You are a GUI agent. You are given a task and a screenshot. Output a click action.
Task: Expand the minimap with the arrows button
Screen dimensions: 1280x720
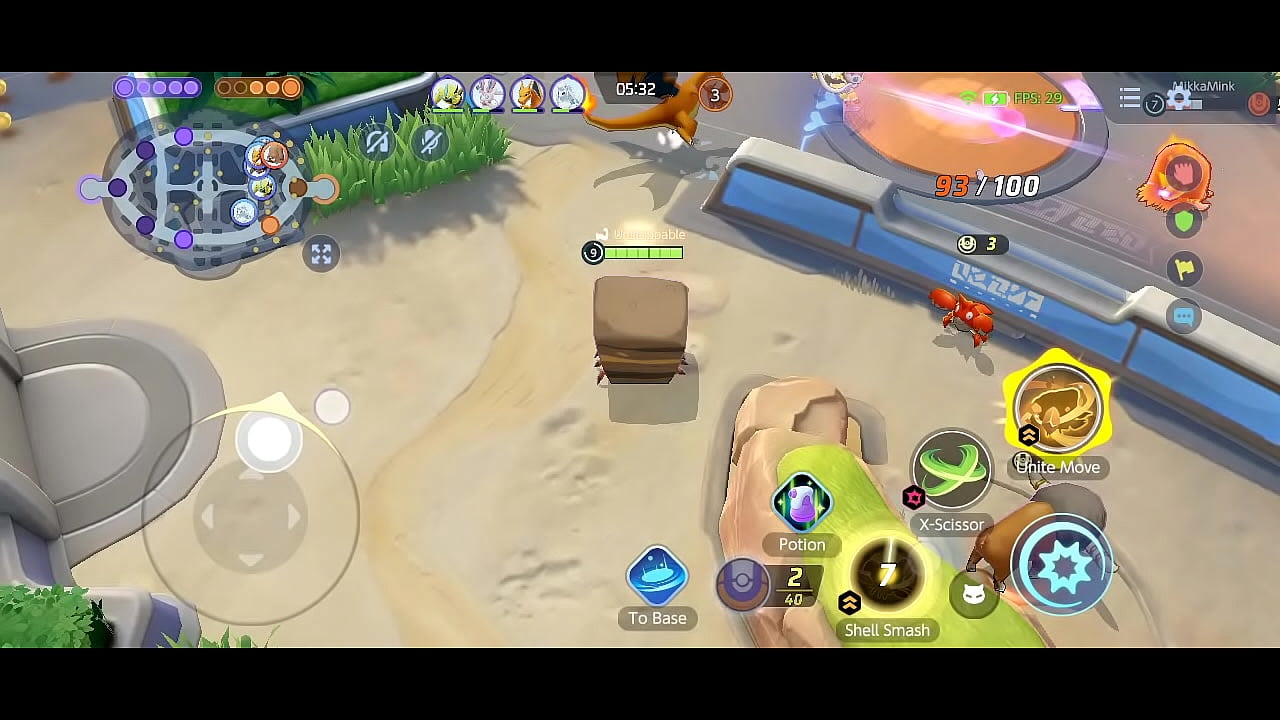tap(321, 254)
